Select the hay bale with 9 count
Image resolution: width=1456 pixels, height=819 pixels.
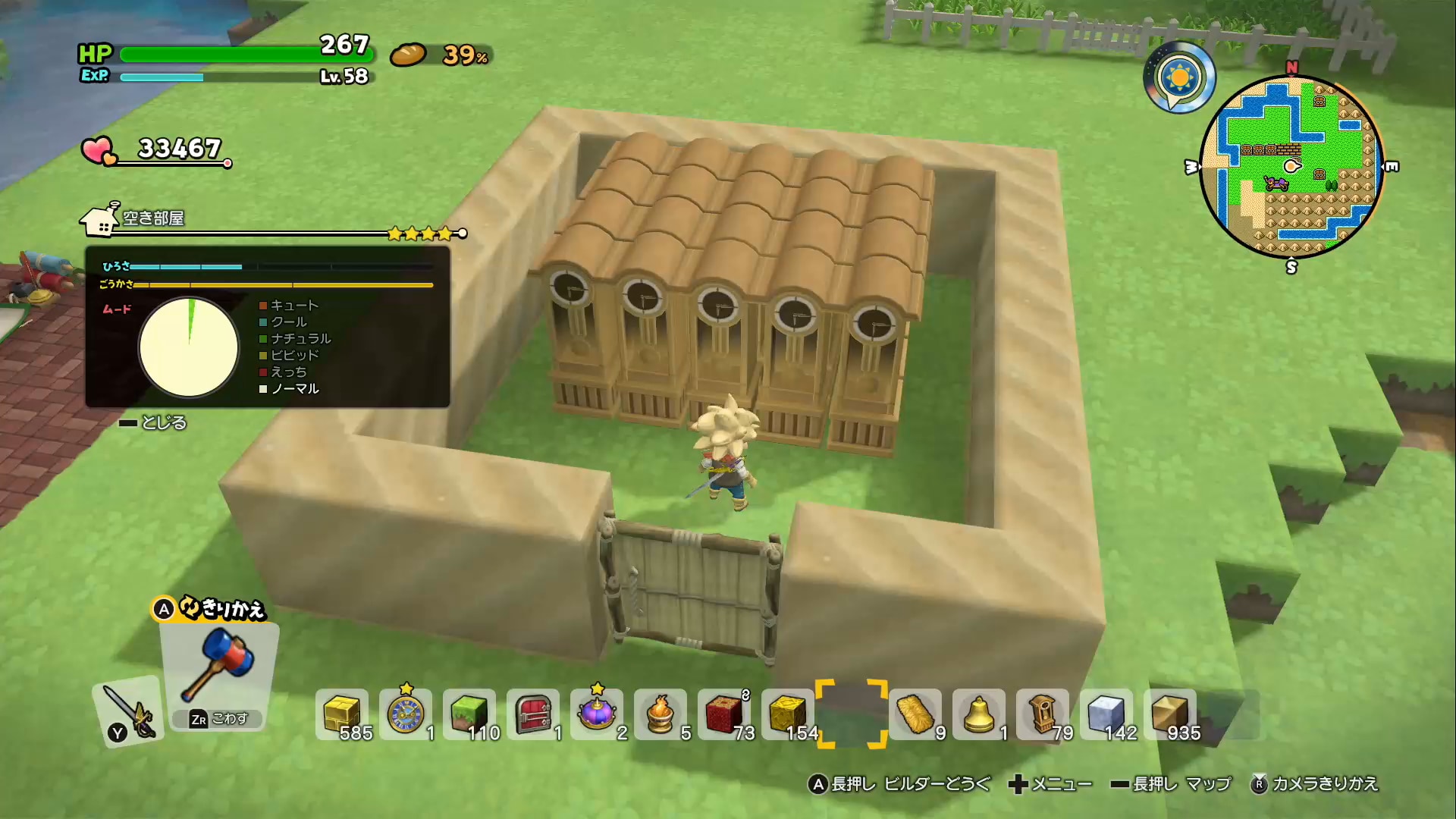[x=916, y=714]
